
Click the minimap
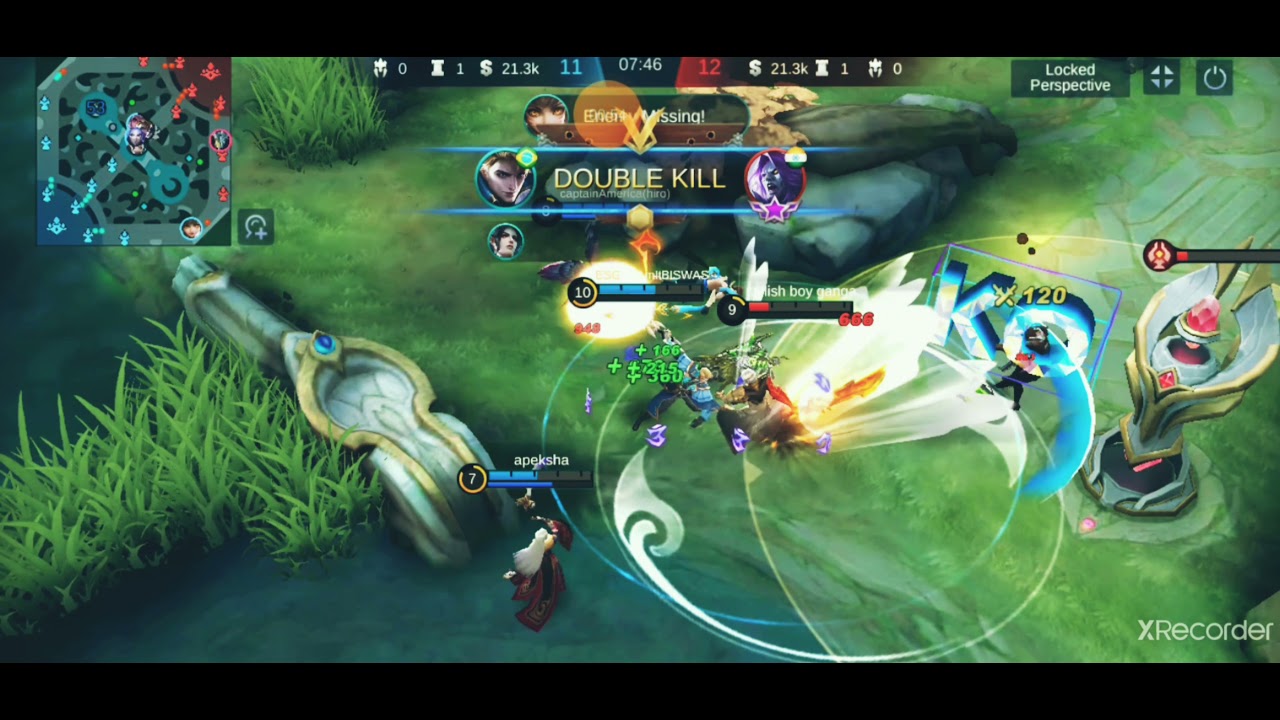coord(134,150)
